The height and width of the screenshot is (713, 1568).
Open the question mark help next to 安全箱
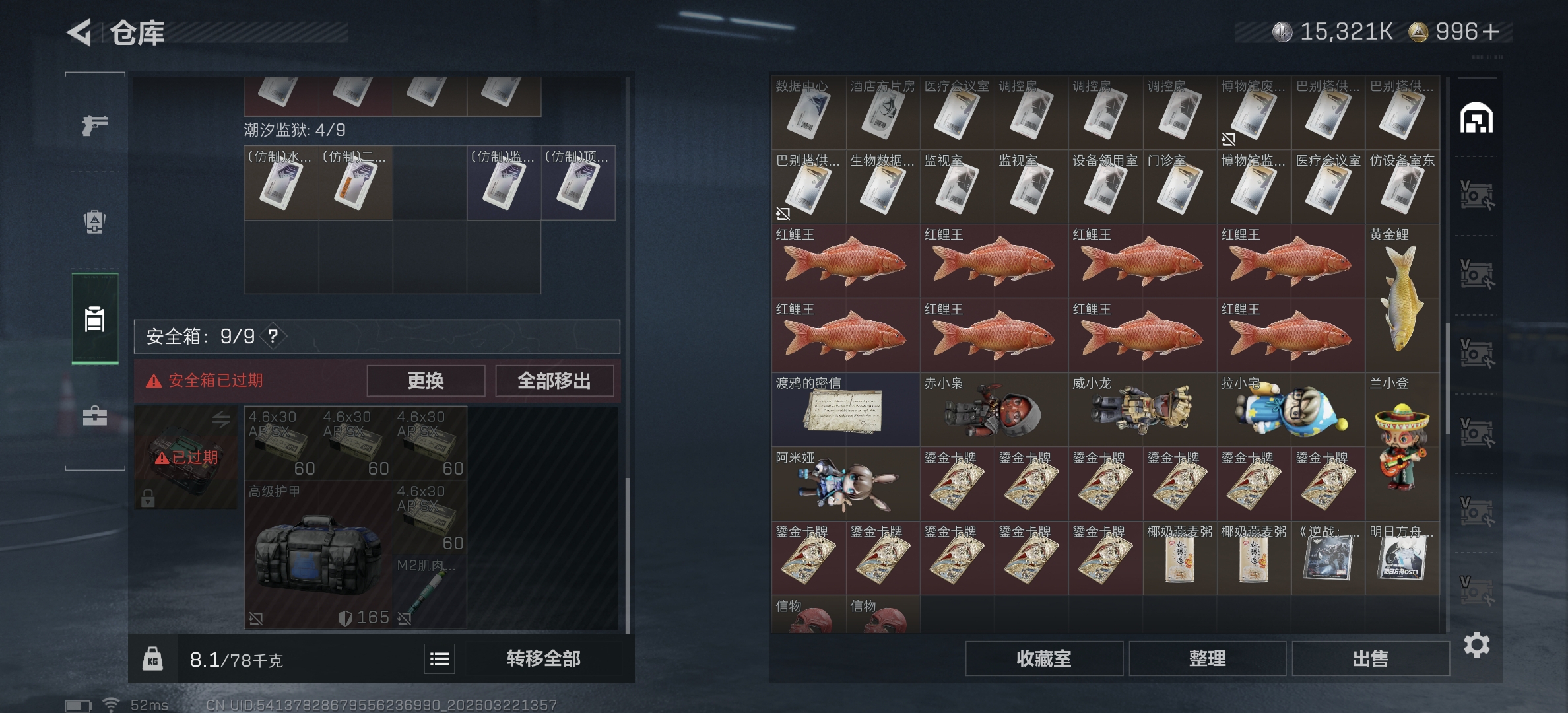(x=272, y=336)
